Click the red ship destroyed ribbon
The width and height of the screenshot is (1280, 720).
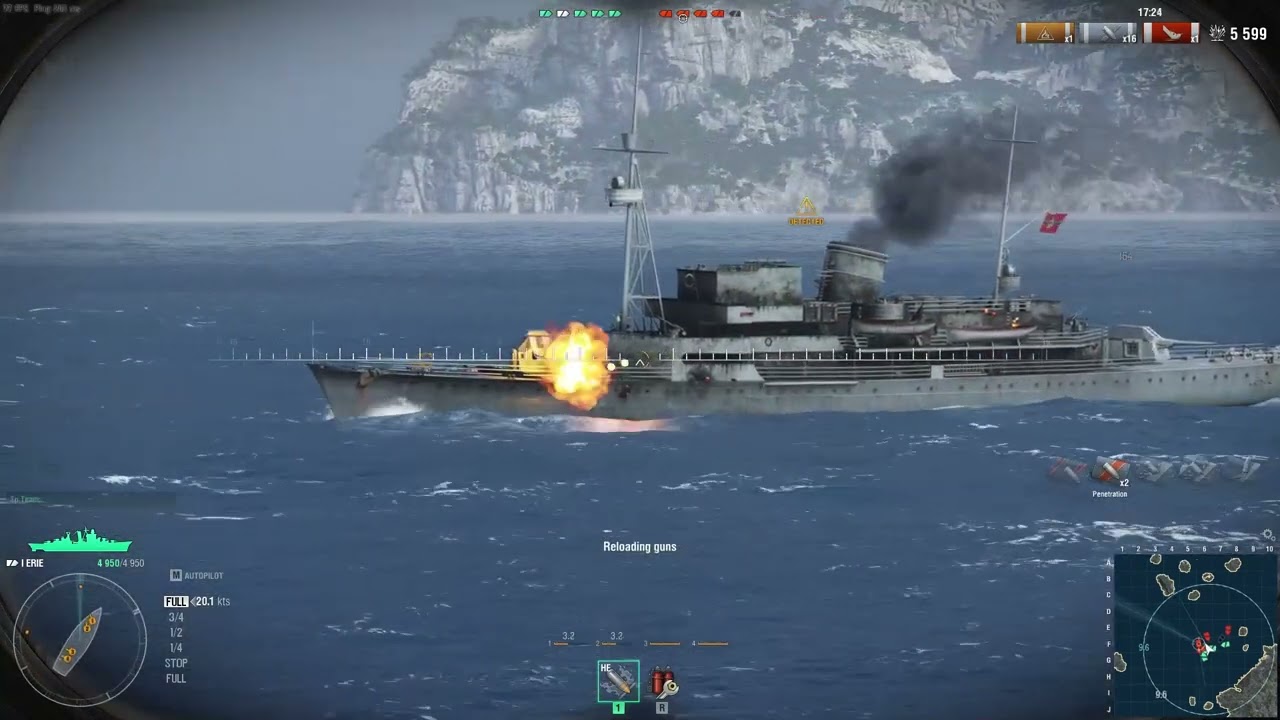pyautogui.click(x=1170, y=33)
